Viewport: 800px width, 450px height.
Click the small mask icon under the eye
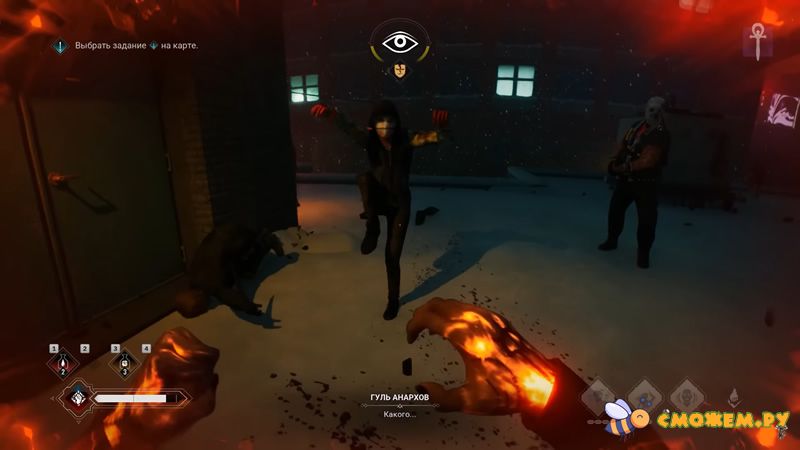(x=400, y=71)
